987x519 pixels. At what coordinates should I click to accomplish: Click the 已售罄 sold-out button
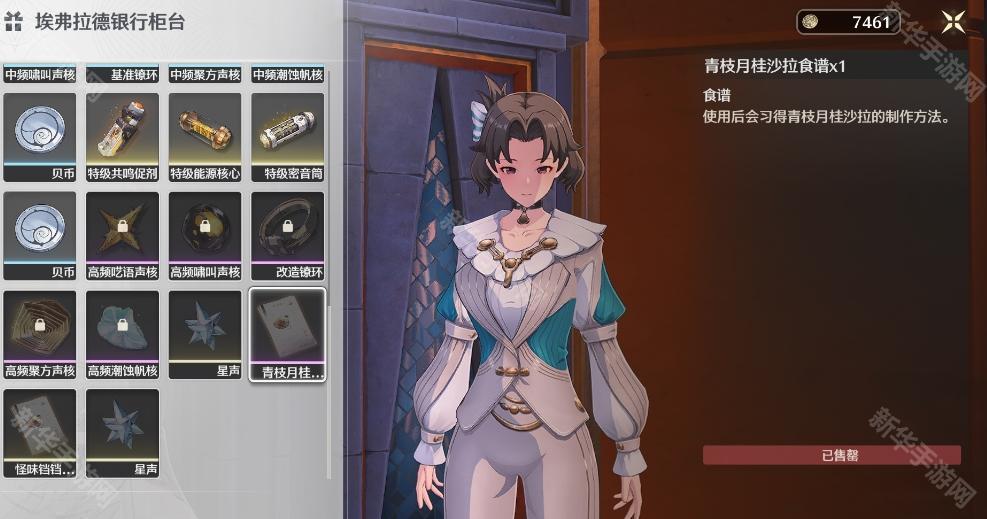pyautogui.click(x=831, y=455)
